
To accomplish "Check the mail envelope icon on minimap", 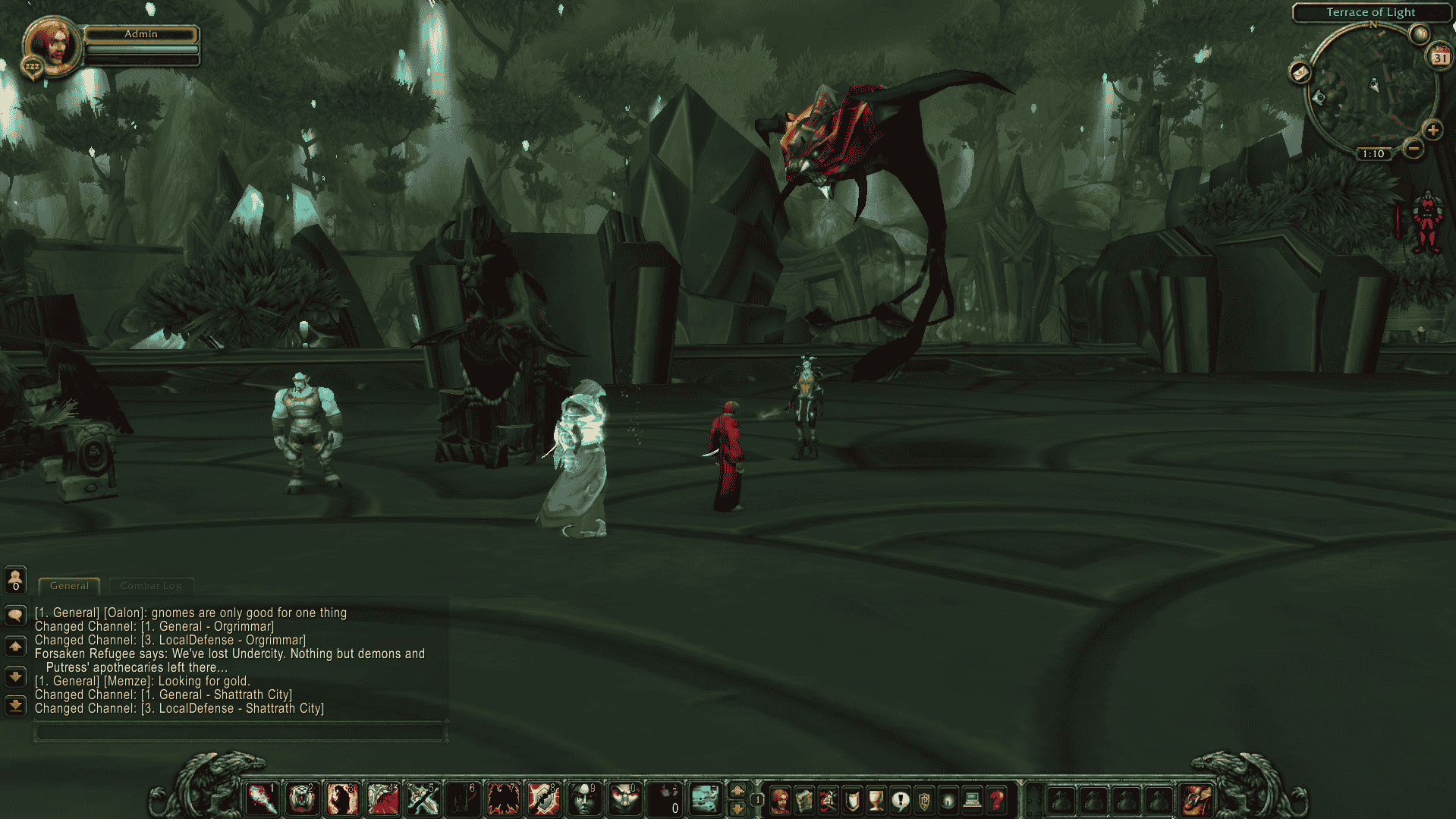I will coord(1300,73).
